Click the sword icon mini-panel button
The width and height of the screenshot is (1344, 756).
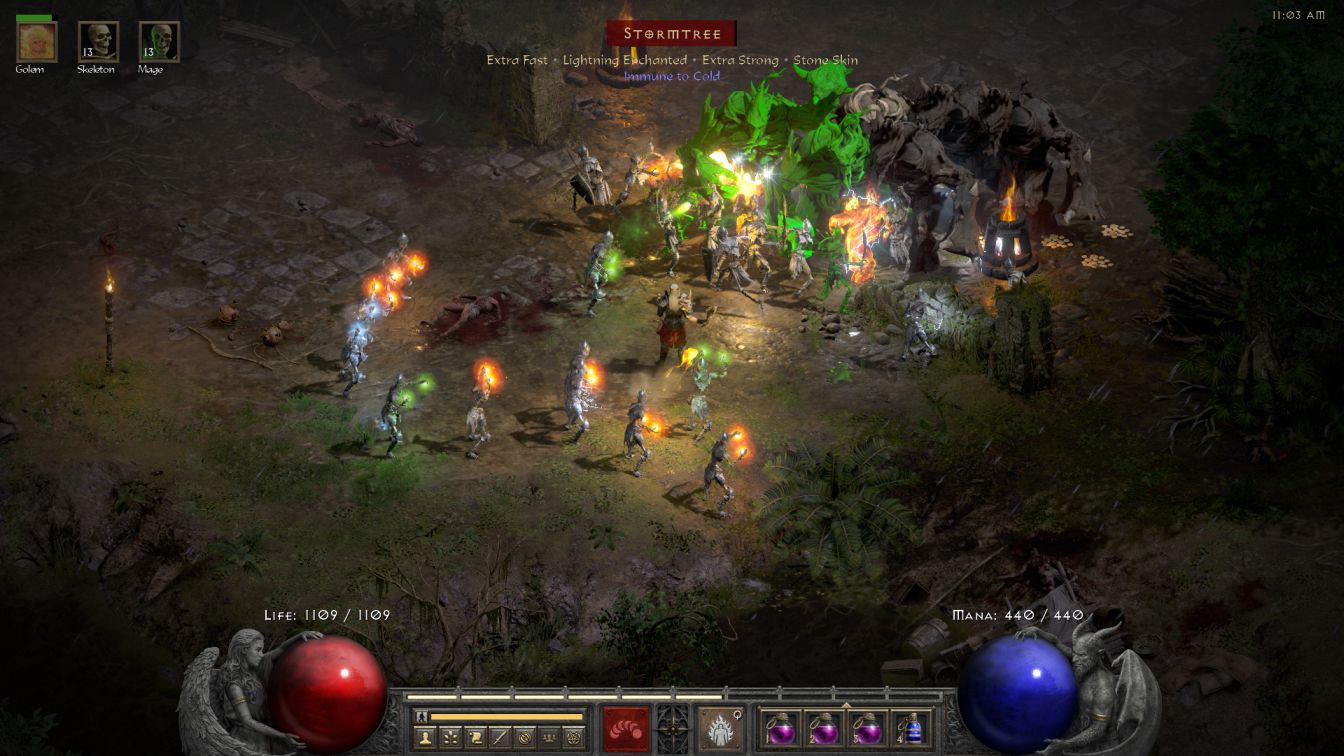click(x=500, y=738)
